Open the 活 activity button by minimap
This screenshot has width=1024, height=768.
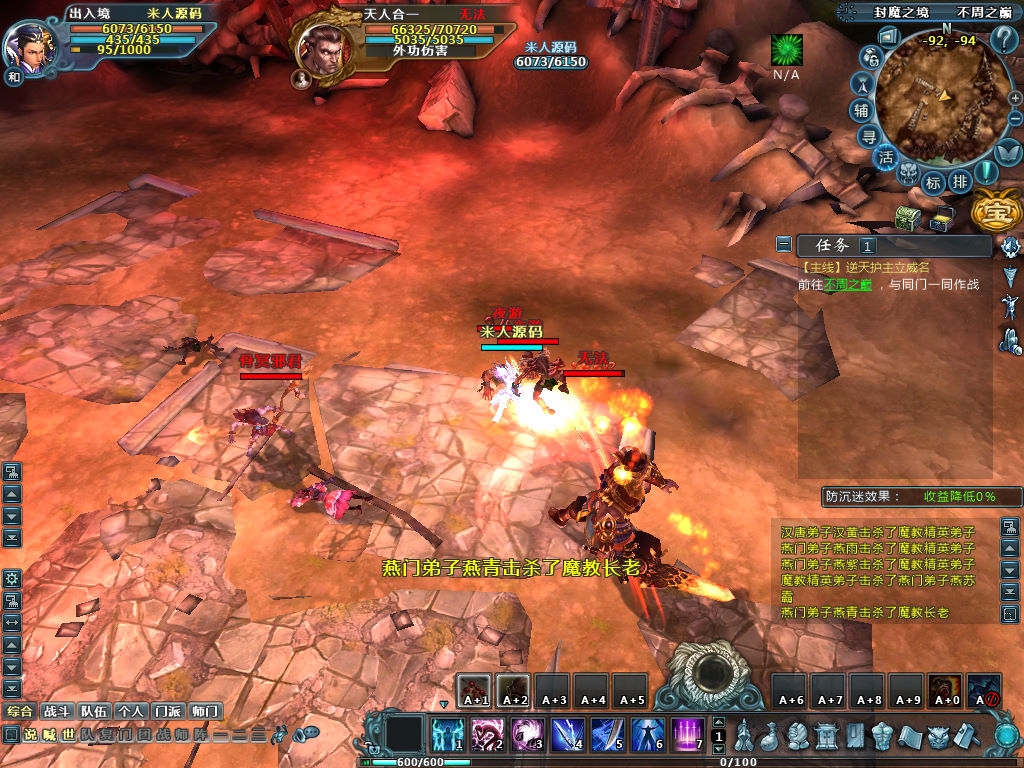tap(886, 157)
